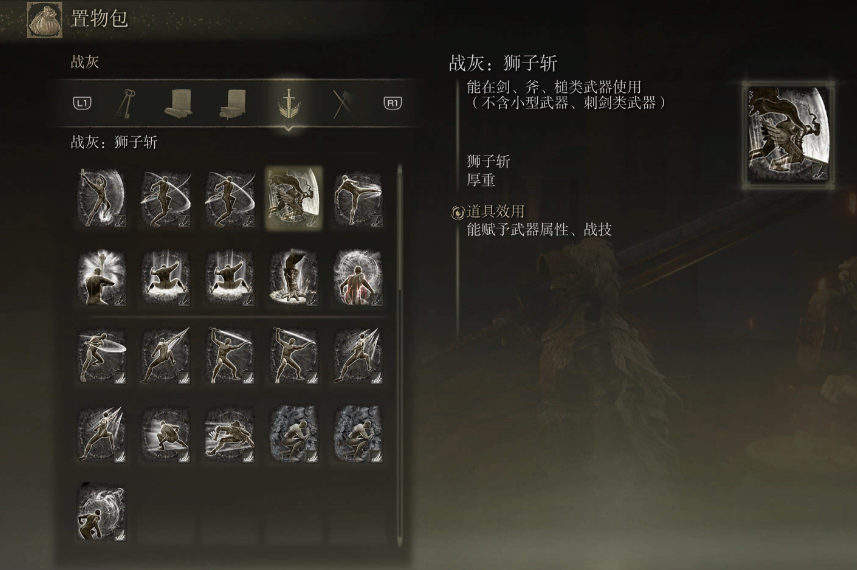This screenshot has height=570, width=857.
Task: Select the wide horizontal slash ash of war
Action: click(x=101, y=355)
